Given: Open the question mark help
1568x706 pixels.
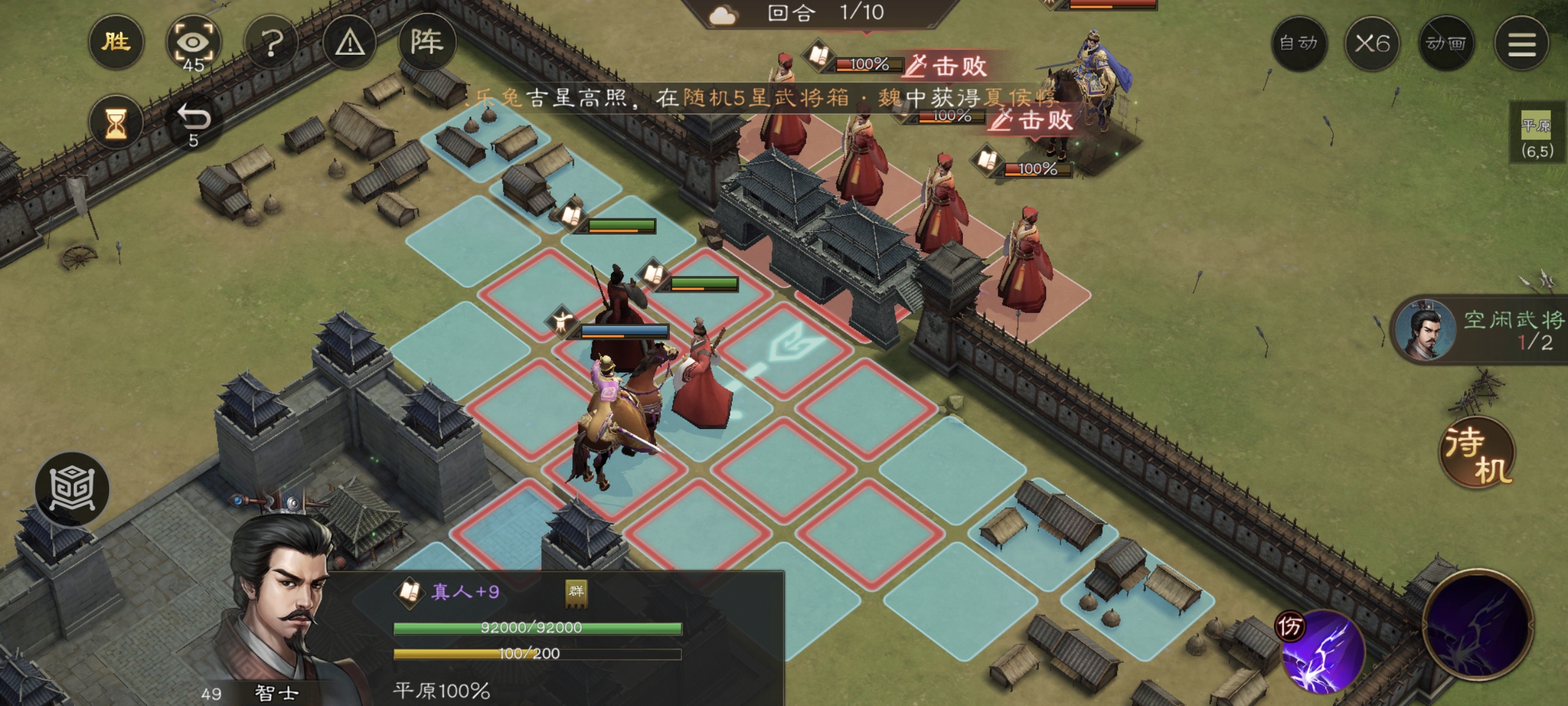Looking at the screenshot, I should point(272,43).
